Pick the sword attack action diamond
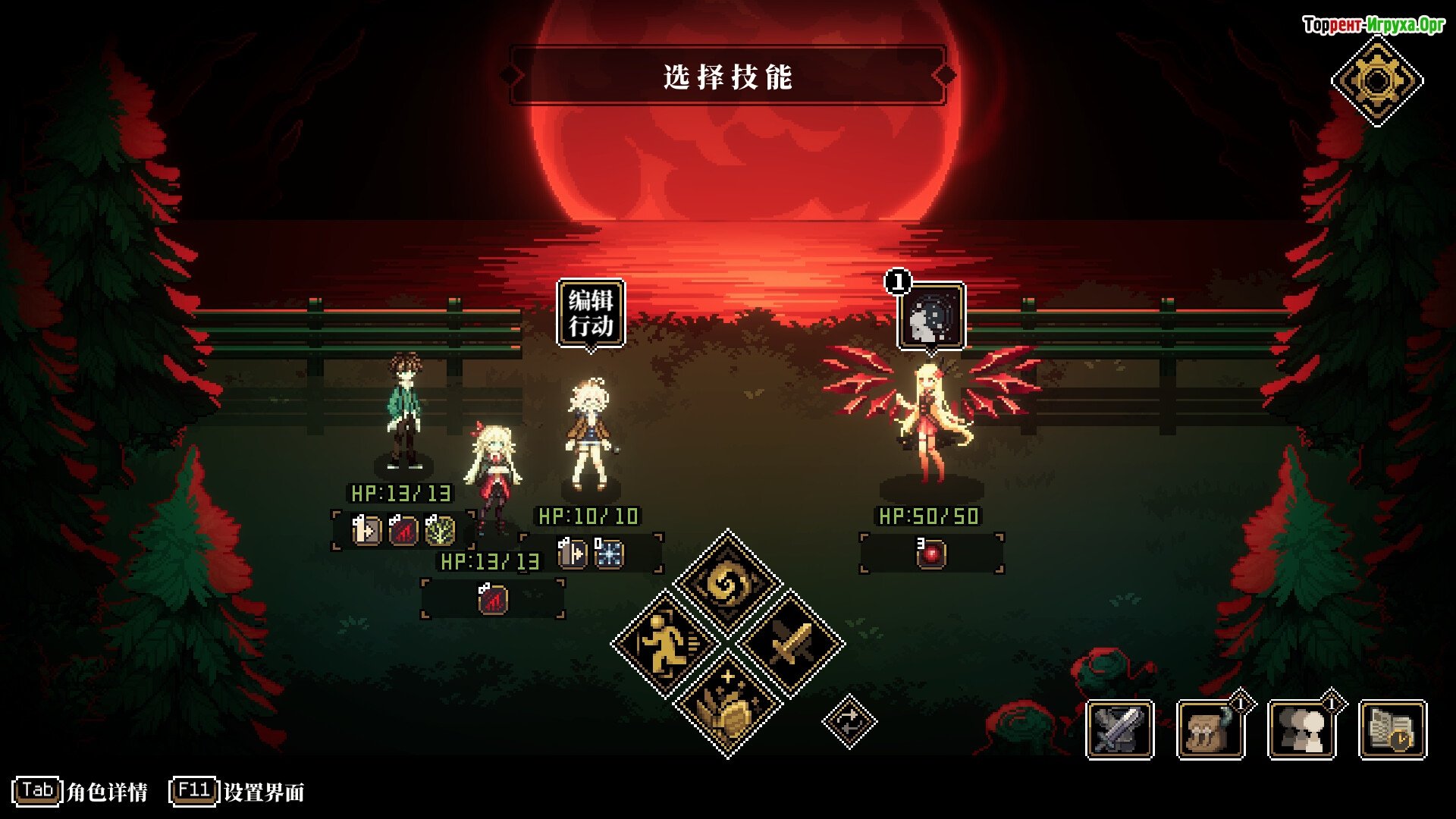1456x819 pixels. pyautogui.click(x=790, y=644)
